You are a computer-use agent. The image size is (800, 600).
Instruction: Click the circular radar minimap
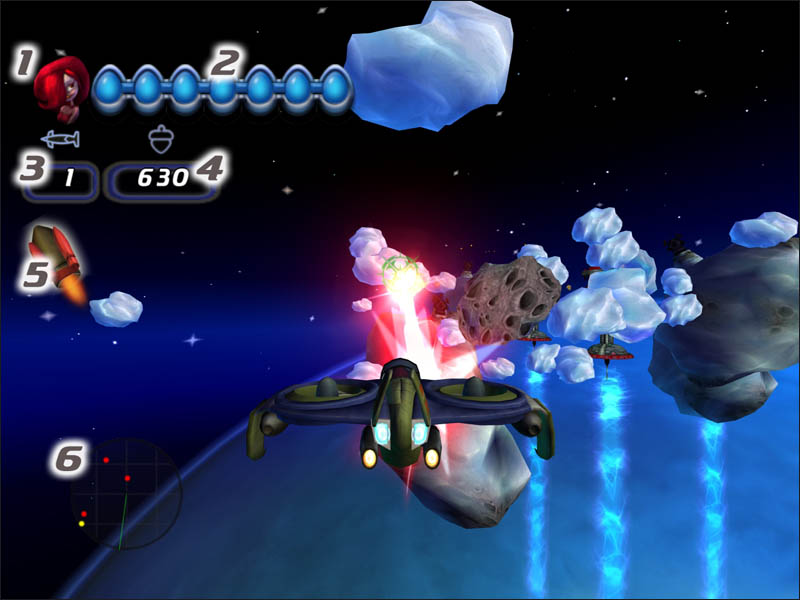click(125, 493)
